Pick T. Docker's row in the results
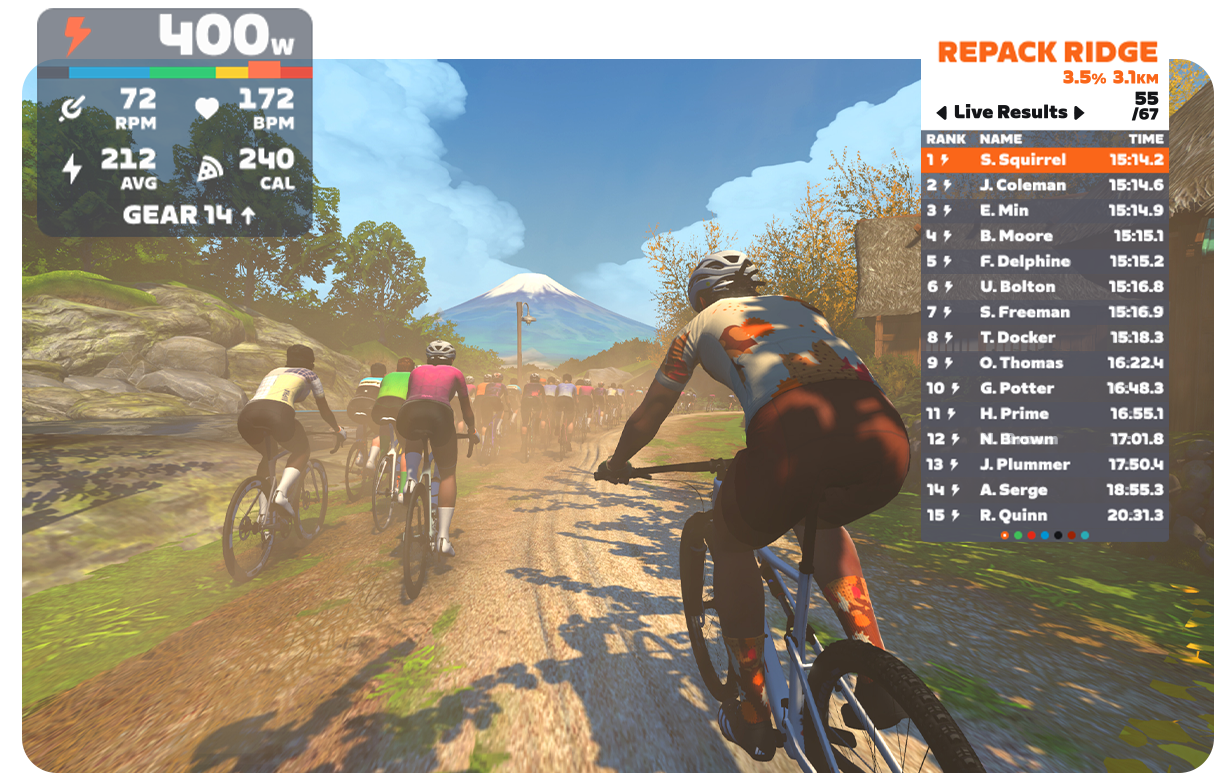1232x778 pixels. point(1044,337)
